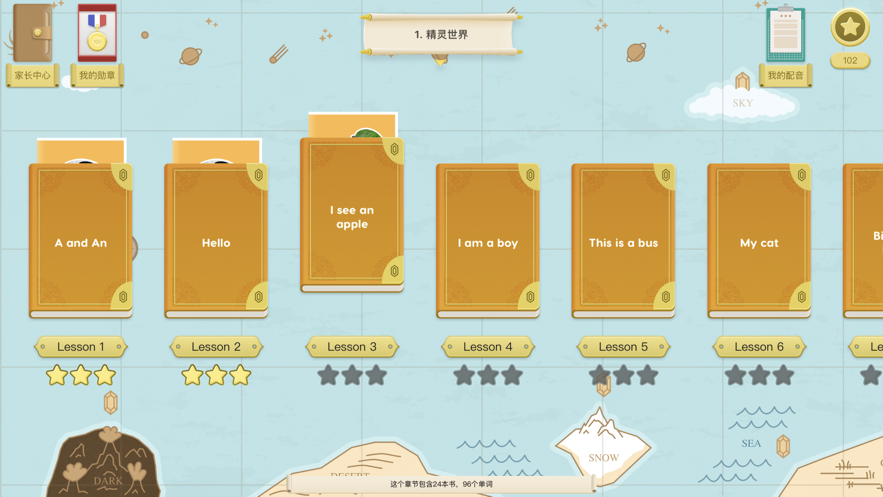883x497 pixels.
Task: Click the Lesson 1 label
Action: tap(81, 347)
